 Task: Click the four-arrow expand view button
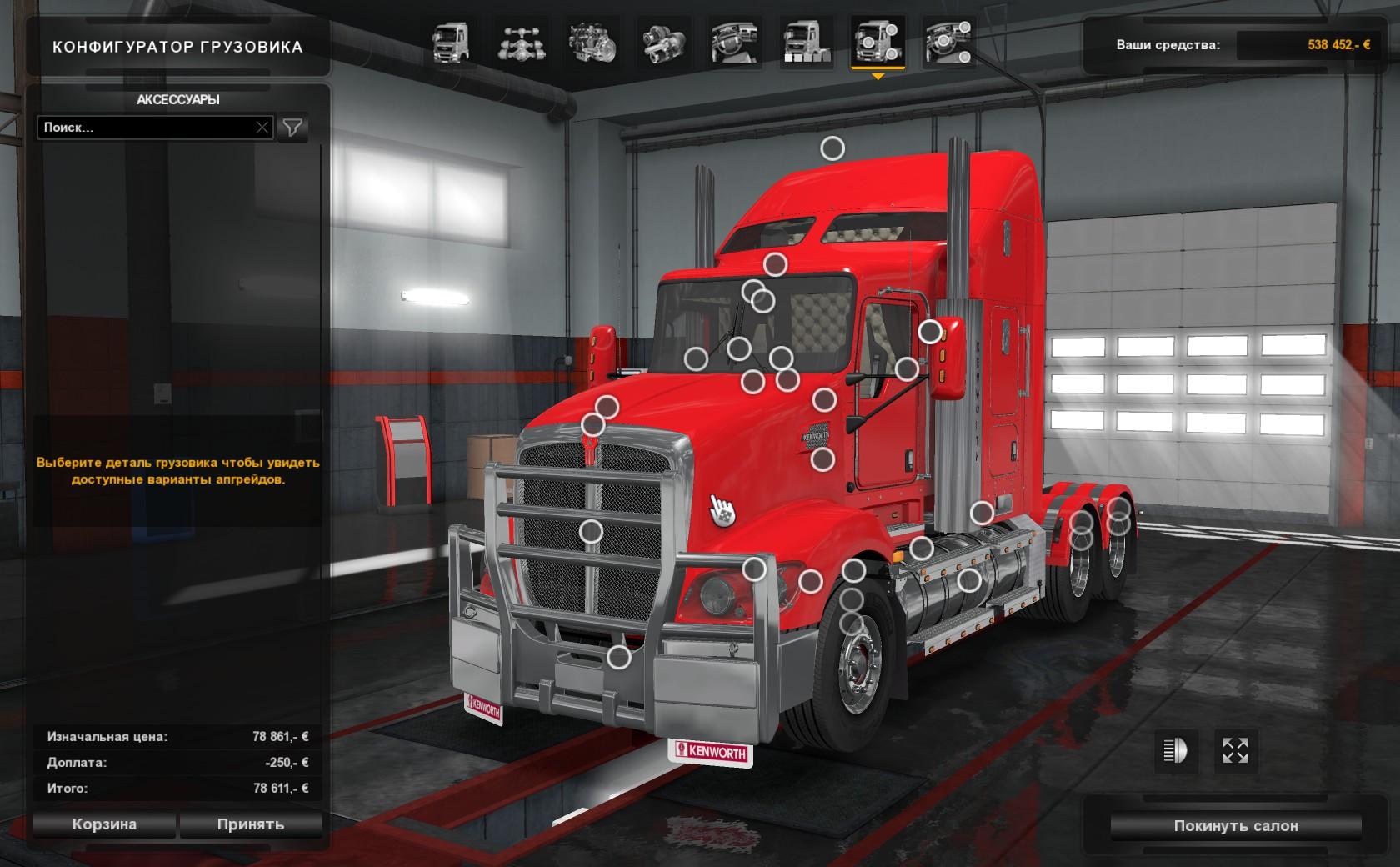[x=1235, y=751]
